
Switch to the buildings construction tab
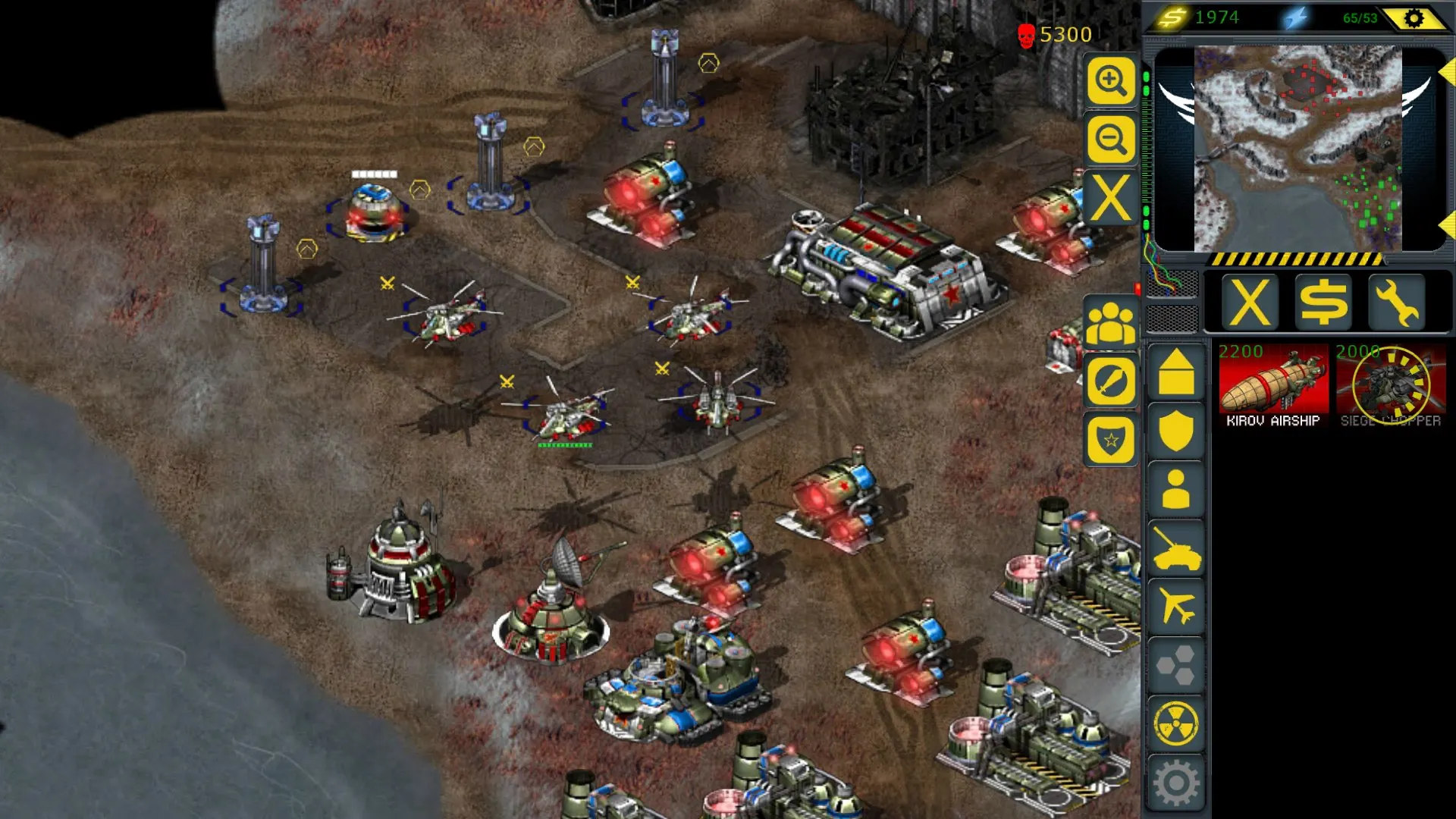point(1176,372)
